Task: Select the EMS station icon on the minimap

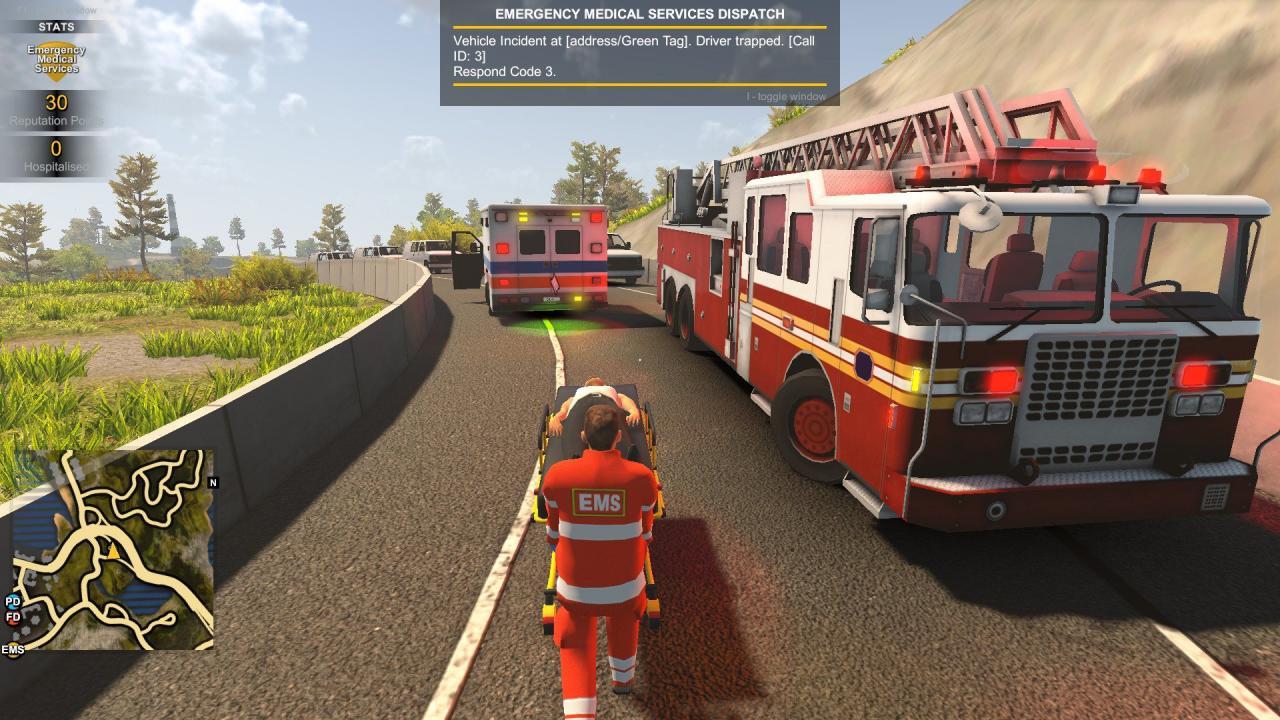Action: (x=12, y=650)
